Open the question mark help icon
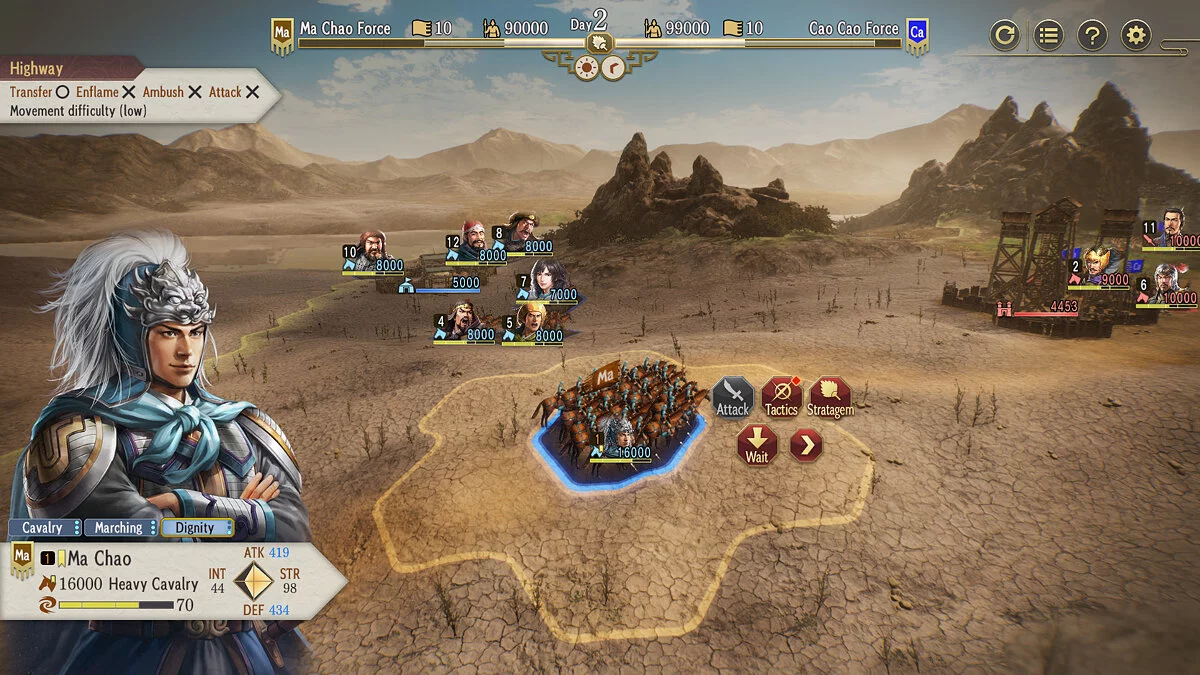1200x675 pixels. pos(1092,36)
